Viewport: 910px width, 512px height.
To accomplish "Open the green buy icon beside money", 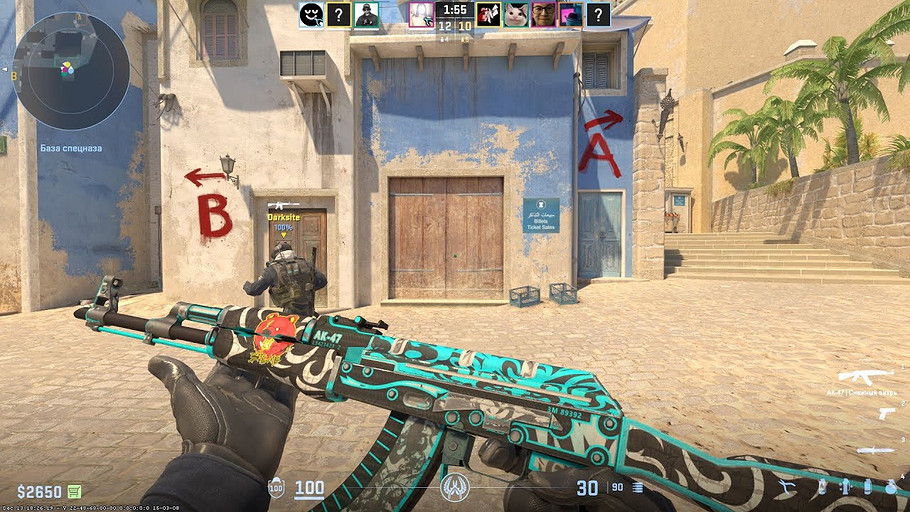I will coord(74,491).
